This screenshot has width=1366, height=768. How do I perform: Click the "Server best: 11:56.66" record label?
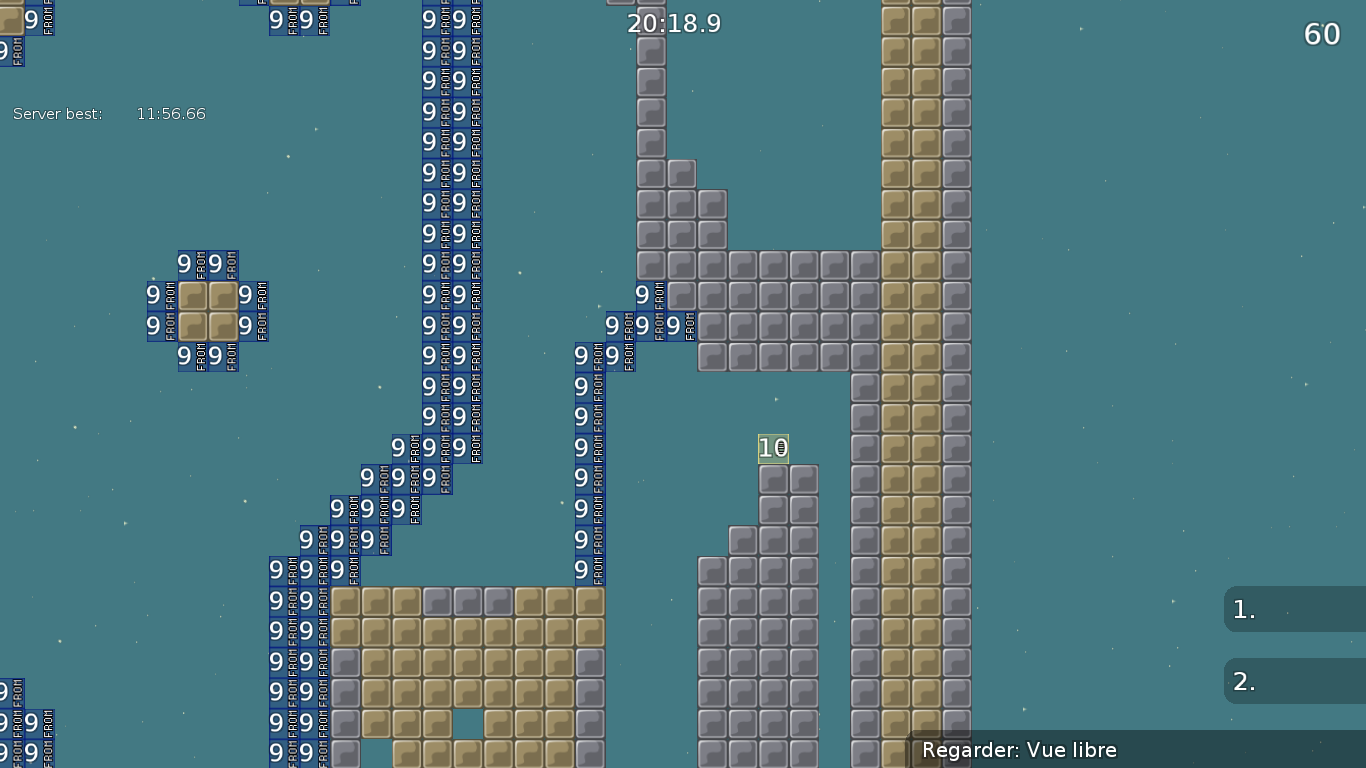click(108, 113)
